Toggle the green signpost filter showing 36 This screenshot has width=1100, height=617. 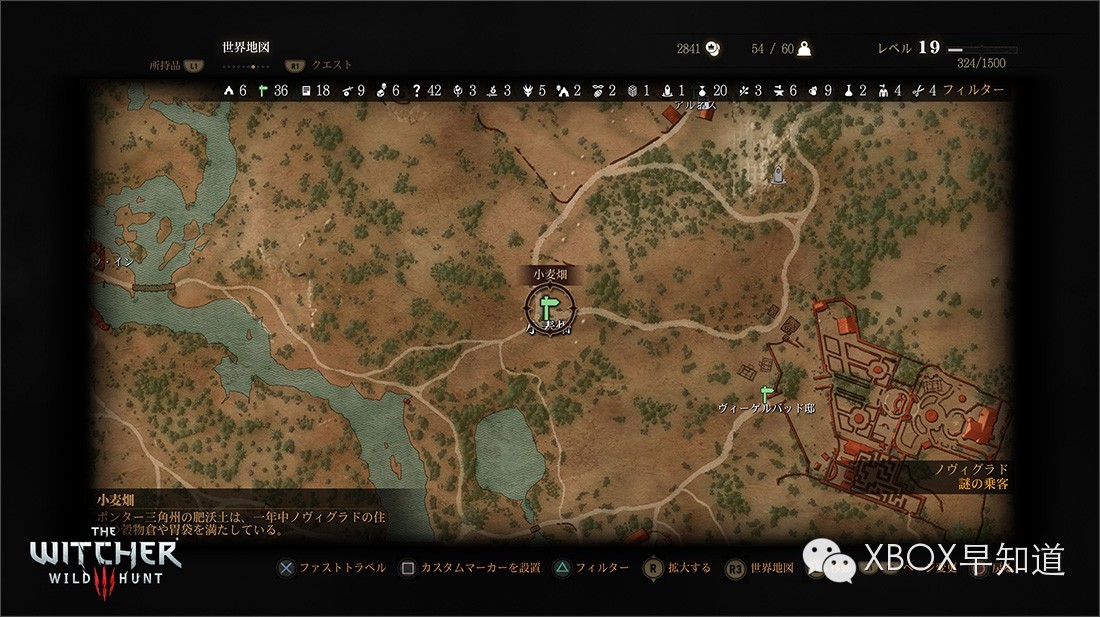pyautogui.click(x=272, y=90)
